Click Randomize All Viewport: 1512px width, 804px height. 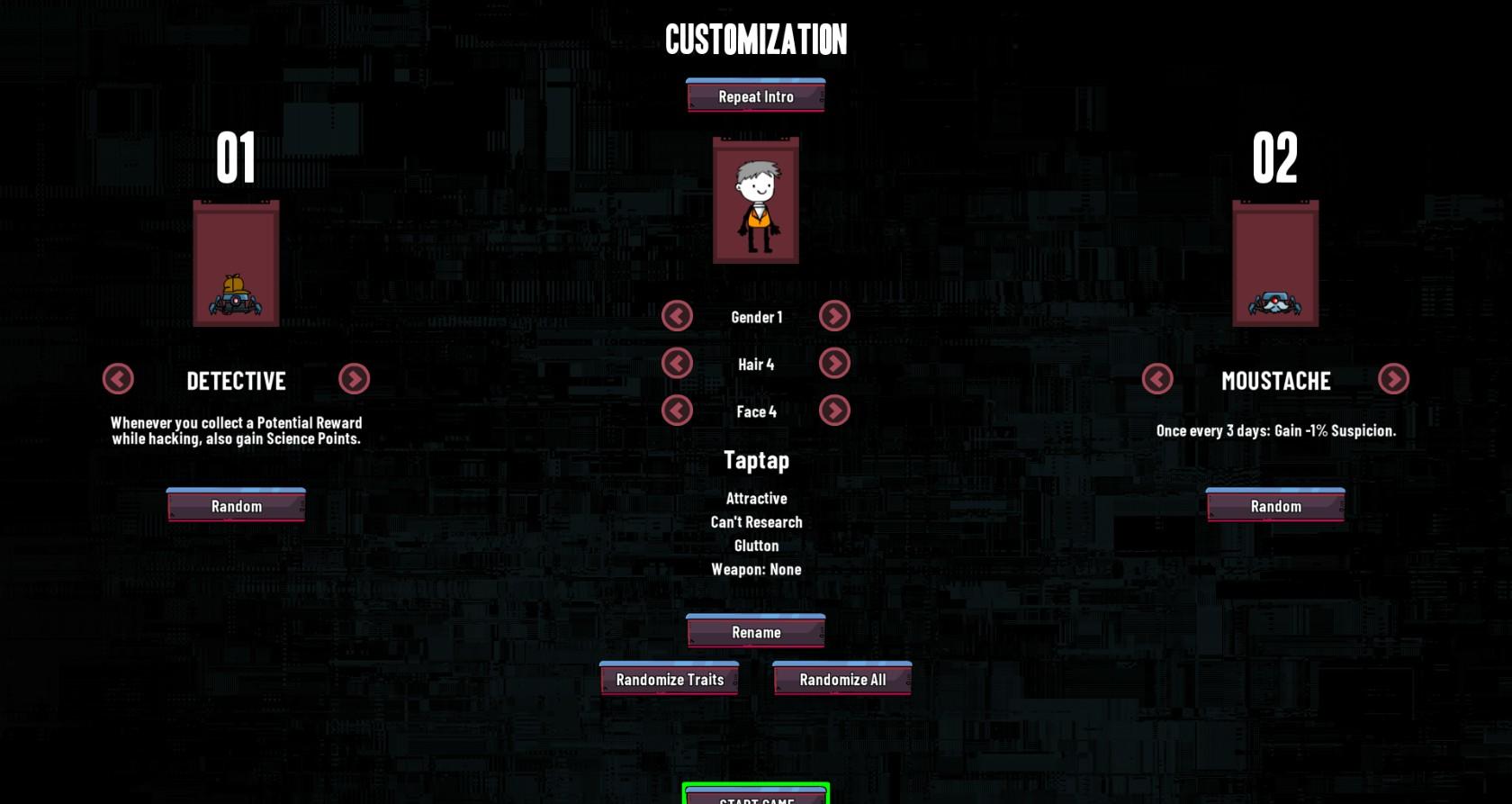pos(841,680)
